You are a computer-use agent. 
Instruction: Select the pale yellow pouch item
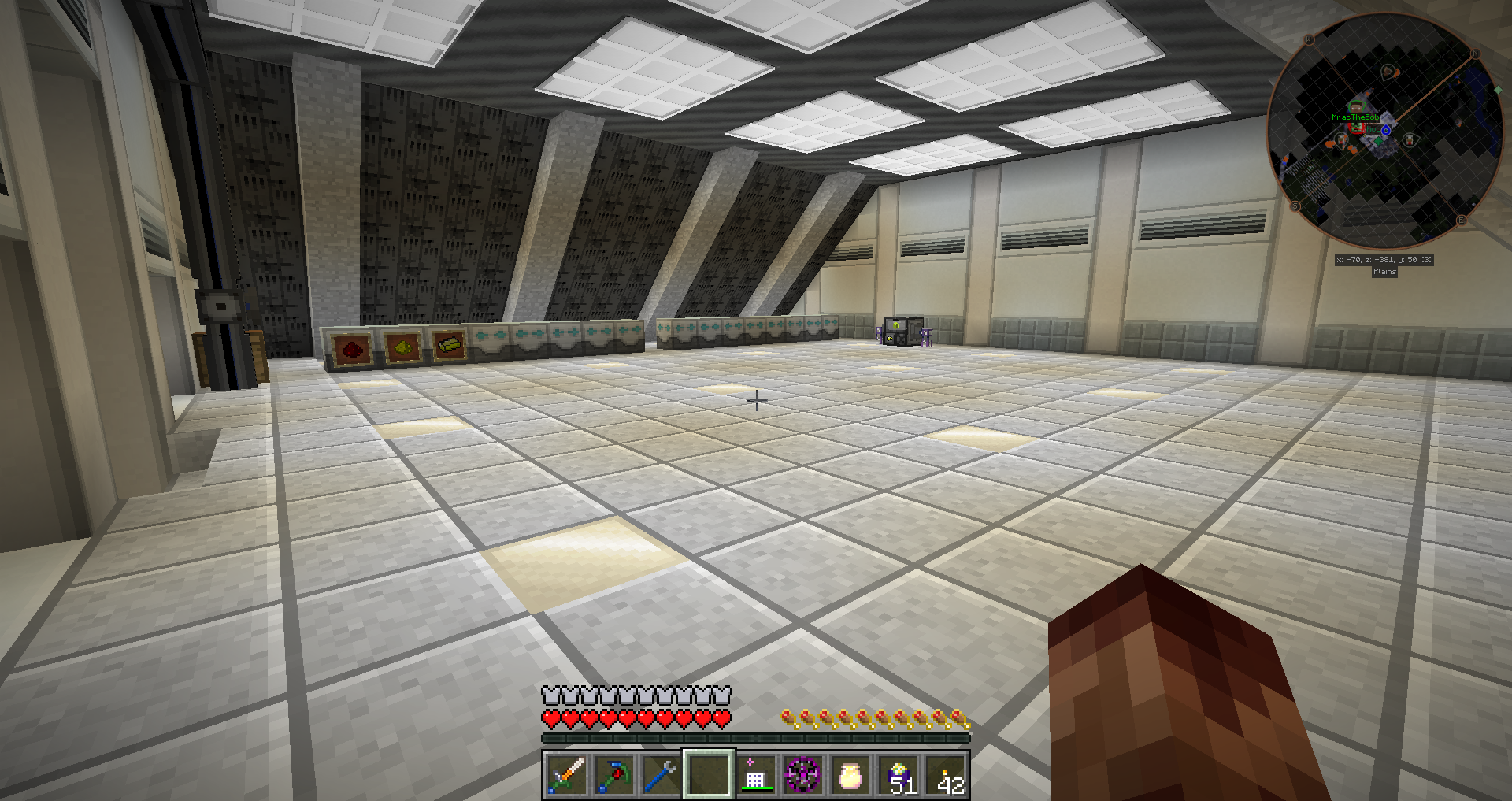[x=850, y=775]
